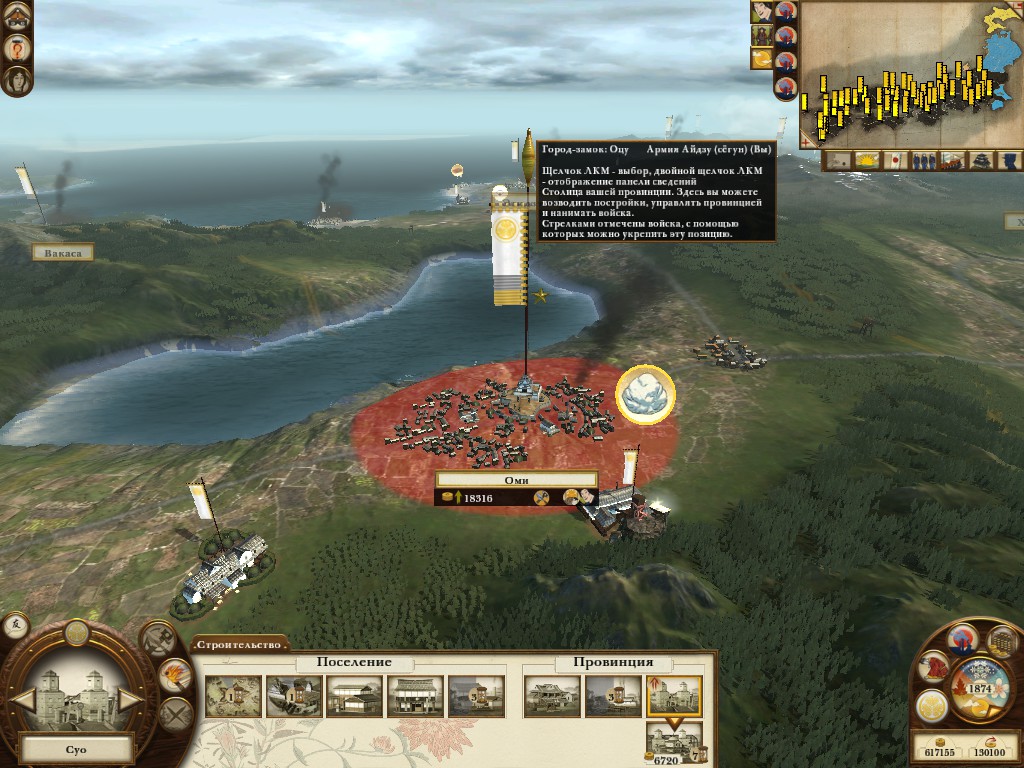The image size is (1024, 768).
Task: Open the kanji badge diplomacy button
Action: point(16,626)
